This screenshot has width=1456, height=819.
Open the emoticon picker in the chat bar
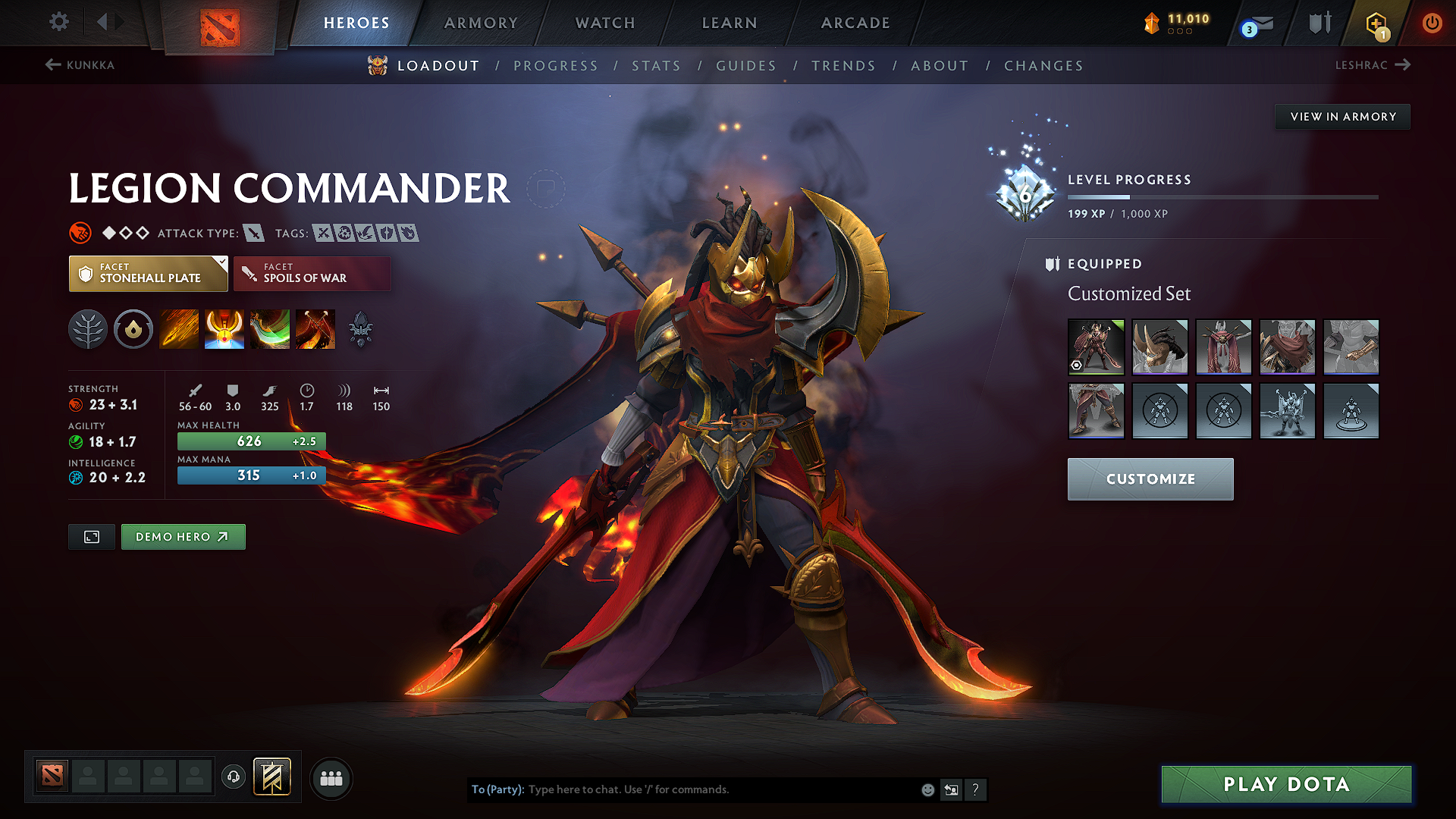click(x=927, y=789)
